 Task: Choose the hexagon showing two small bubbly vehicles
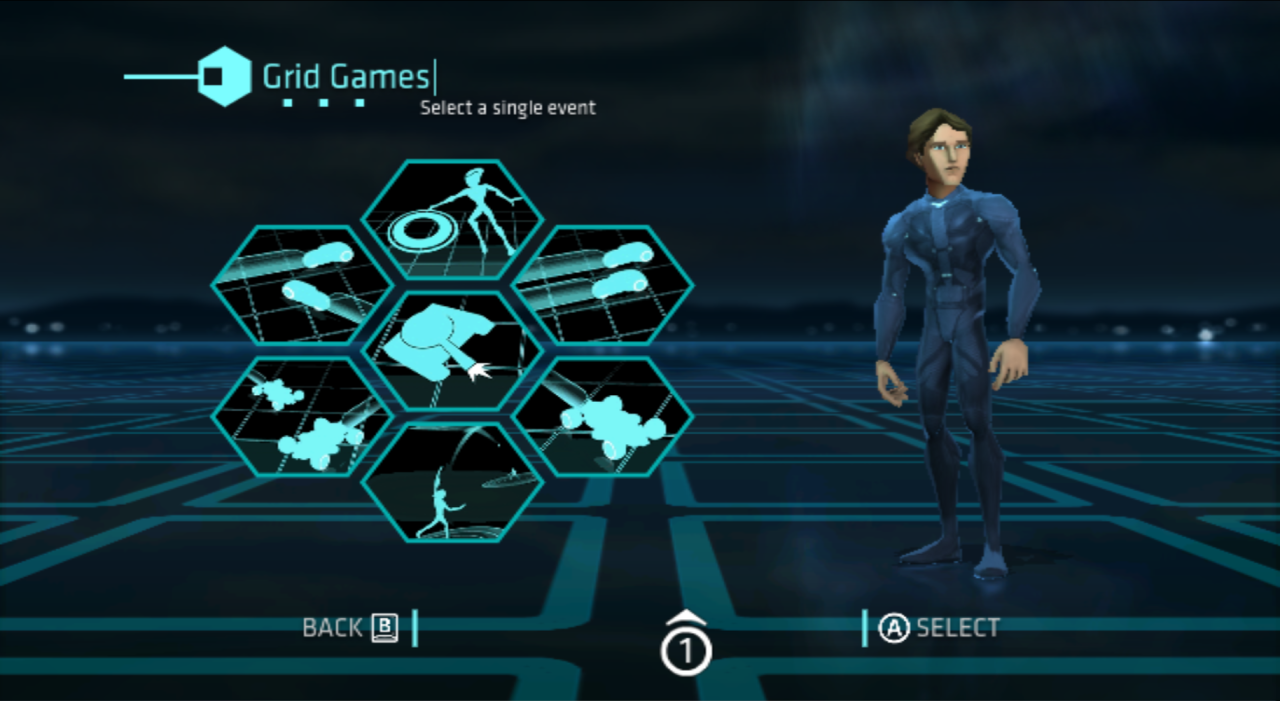302,416
